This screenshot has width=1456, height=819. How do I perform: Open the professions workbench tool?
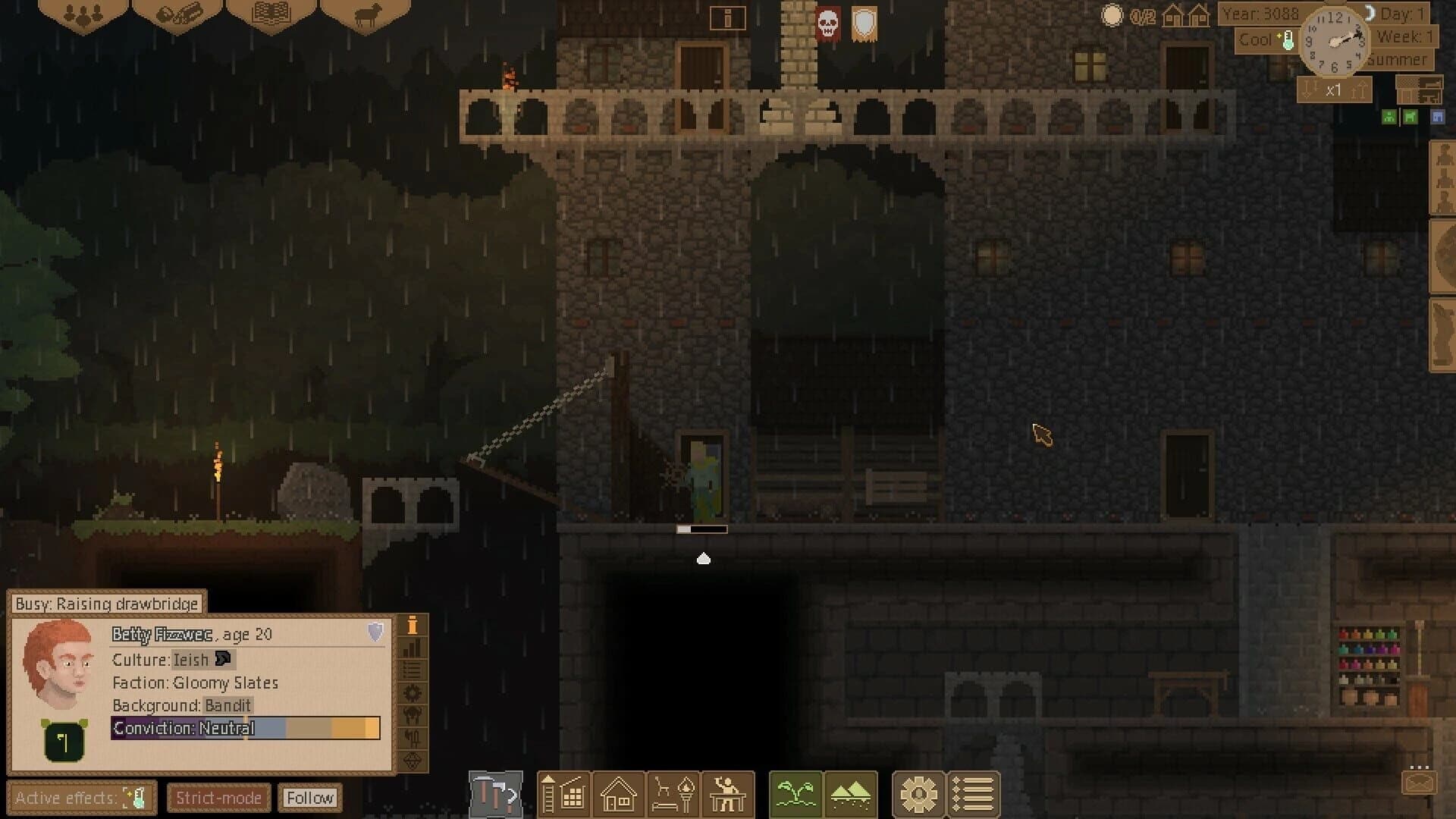coord(728,795)
